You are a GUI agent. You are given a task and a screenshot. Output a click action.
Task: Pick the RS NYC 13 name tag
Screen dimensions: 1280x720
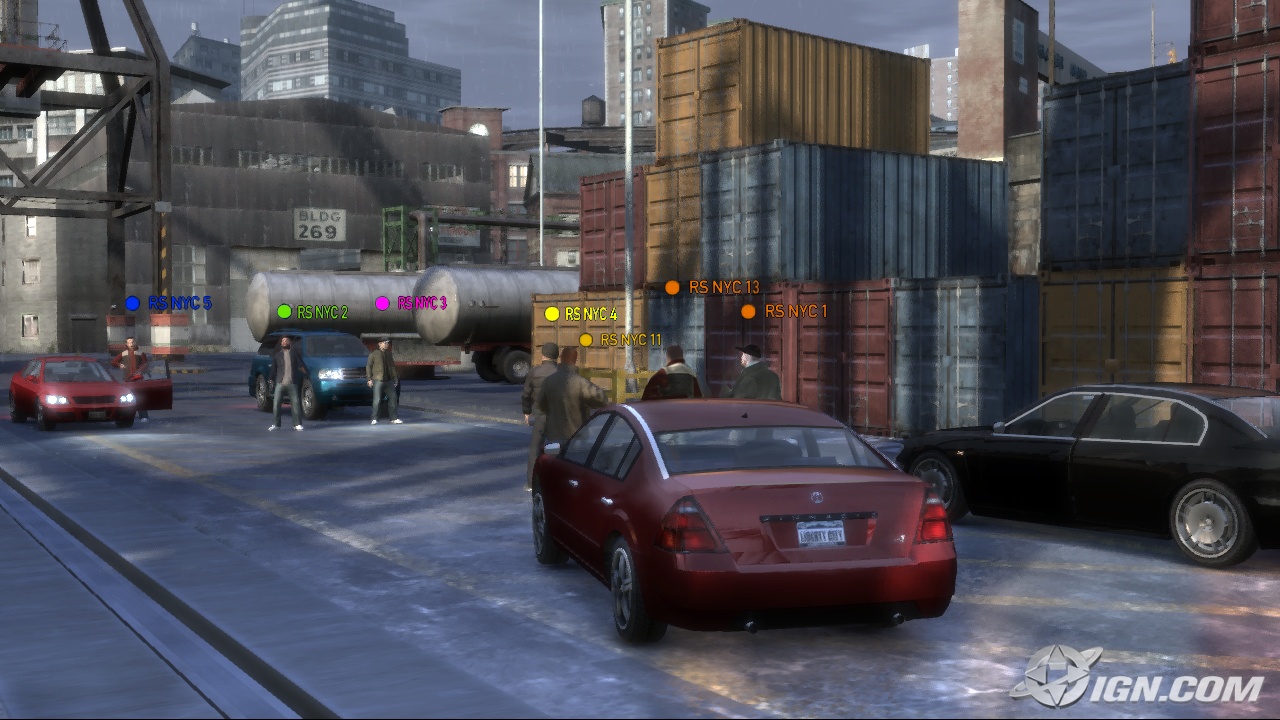pos(712,288)
